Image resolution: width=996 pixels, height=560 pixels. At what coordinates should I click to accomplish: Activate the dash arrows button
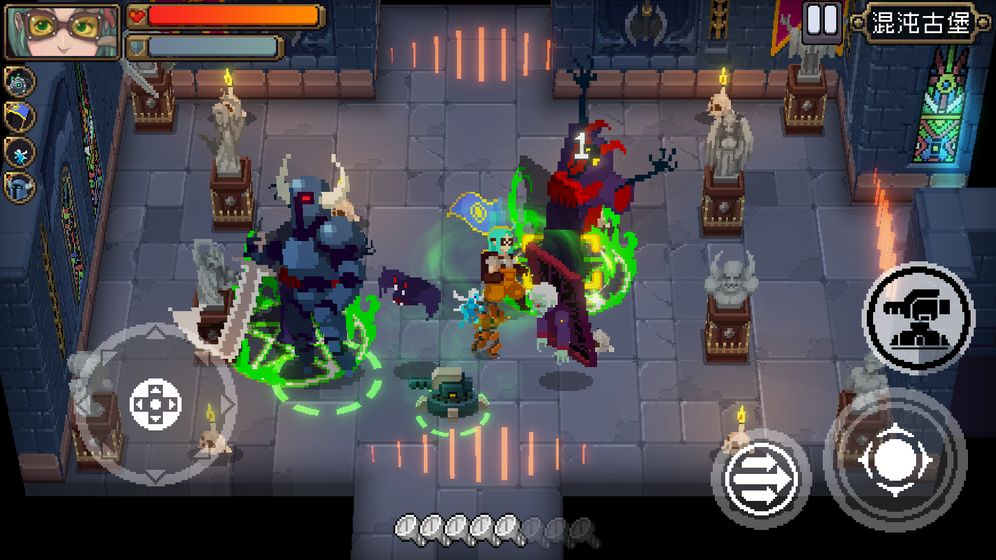point(761,477)
